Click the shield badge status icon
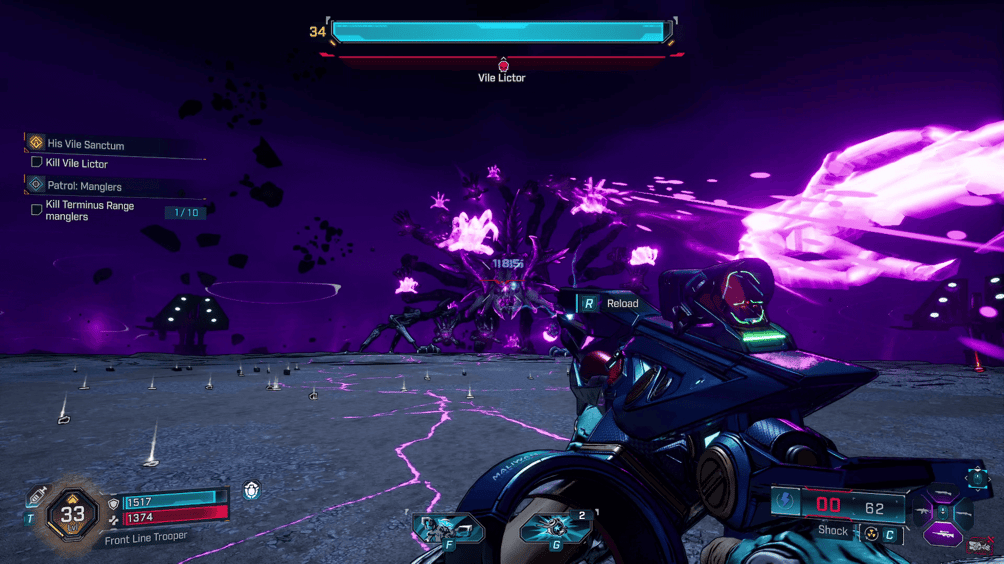This screenshot has height=564, width=1004. tap(252, 490)
